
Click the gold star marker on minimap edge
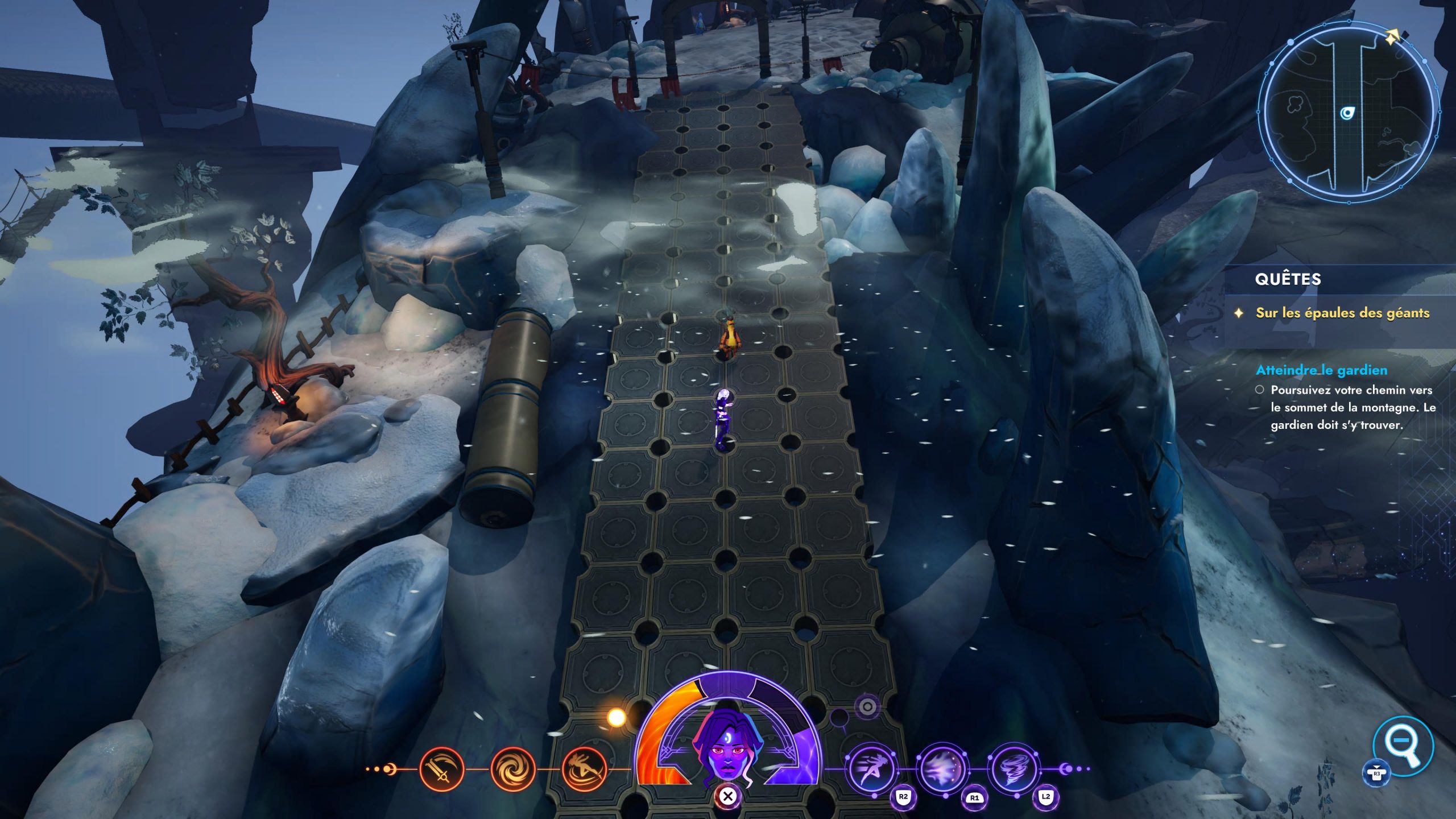coord(1392,38)
